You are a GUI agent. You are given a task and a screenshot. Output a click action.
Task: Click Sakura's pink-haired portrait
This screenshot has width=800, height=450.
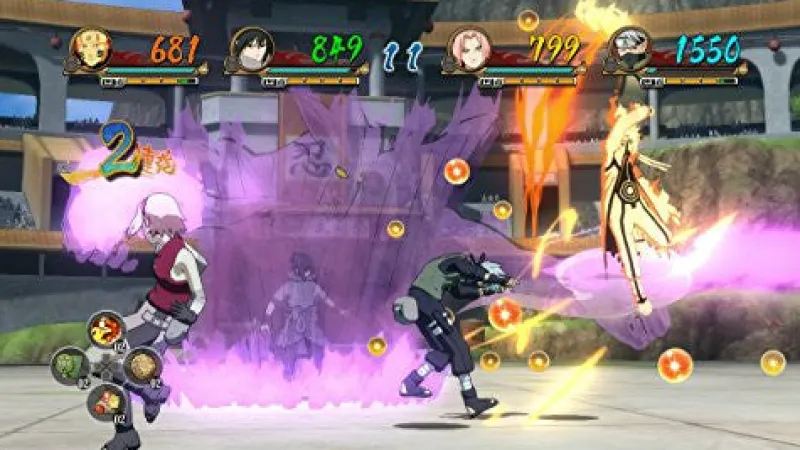pos(469,49)
